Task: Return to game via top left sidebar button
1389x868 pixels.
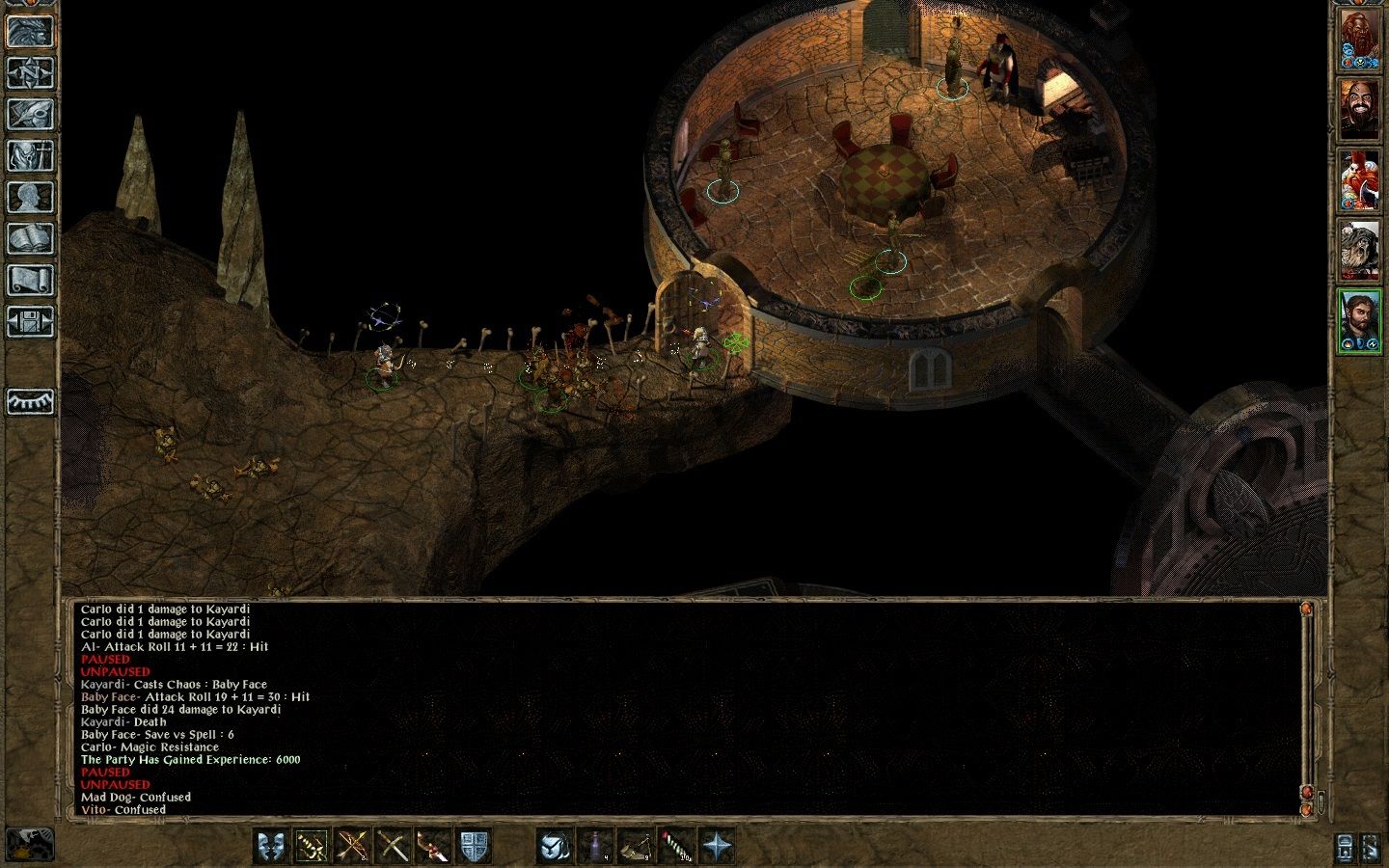Action: point(30,31)
